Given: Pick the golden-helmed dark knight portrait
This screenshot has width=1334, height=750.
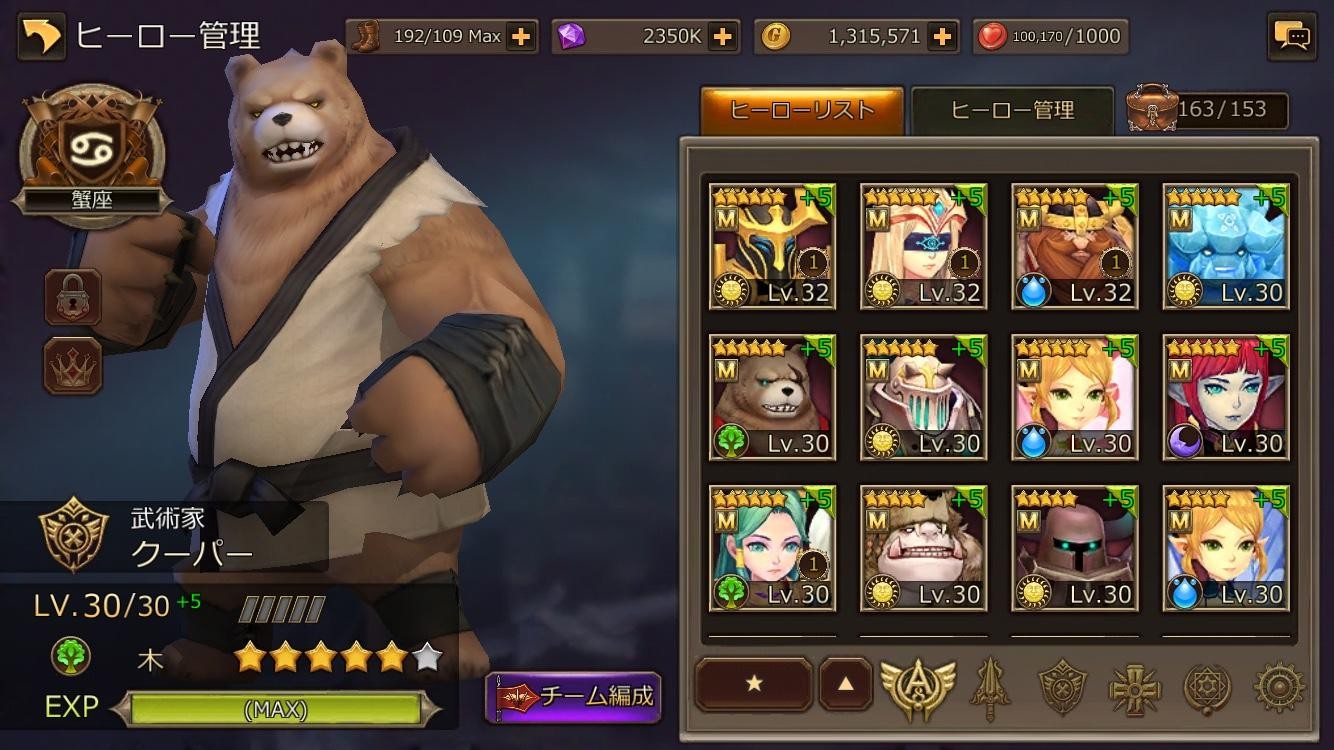Looking at the screenshot, I should (x=772, y=246).
